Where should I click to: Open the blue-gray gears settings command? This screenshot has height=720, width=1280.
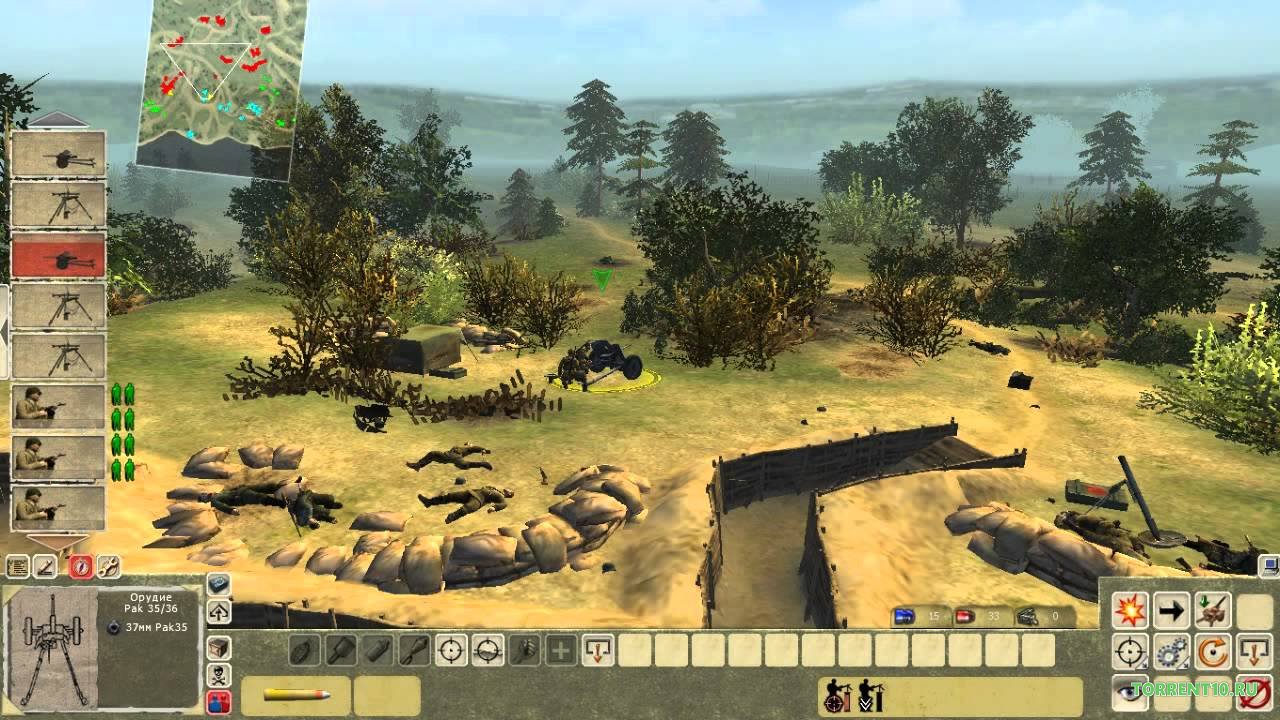tap(1171, 653)
